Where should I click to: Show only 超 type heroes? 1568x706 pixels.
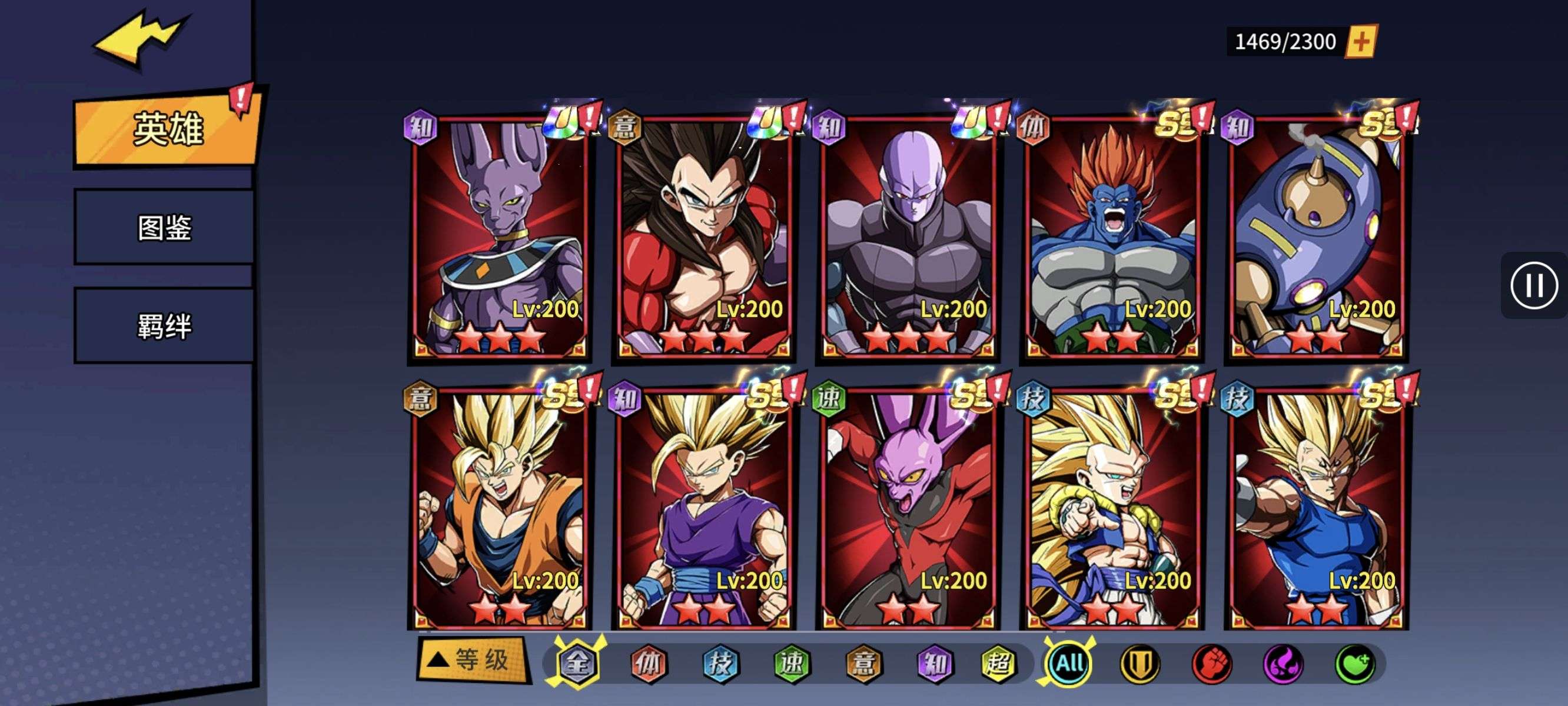point(998,664)
